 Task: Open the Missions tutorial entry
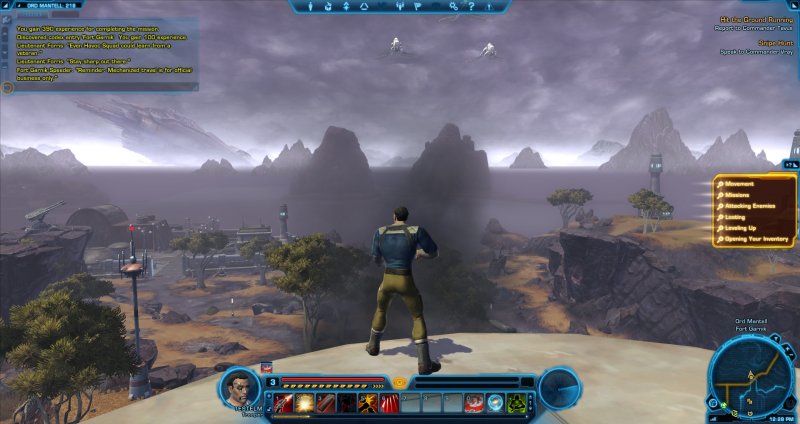click(x=741, y=195)
